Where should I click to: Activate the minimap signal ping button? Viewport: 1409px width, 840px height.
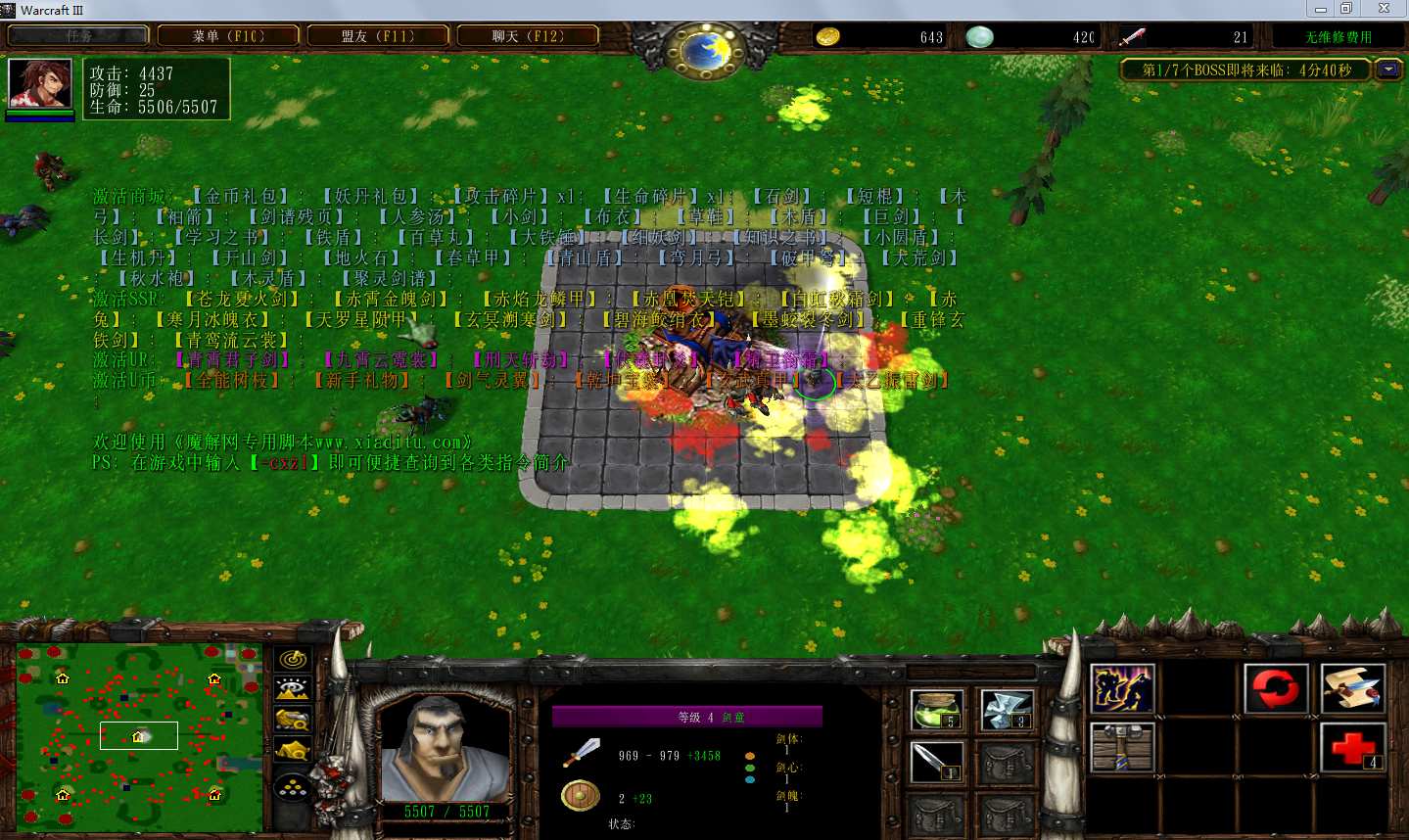coord(293,659)
